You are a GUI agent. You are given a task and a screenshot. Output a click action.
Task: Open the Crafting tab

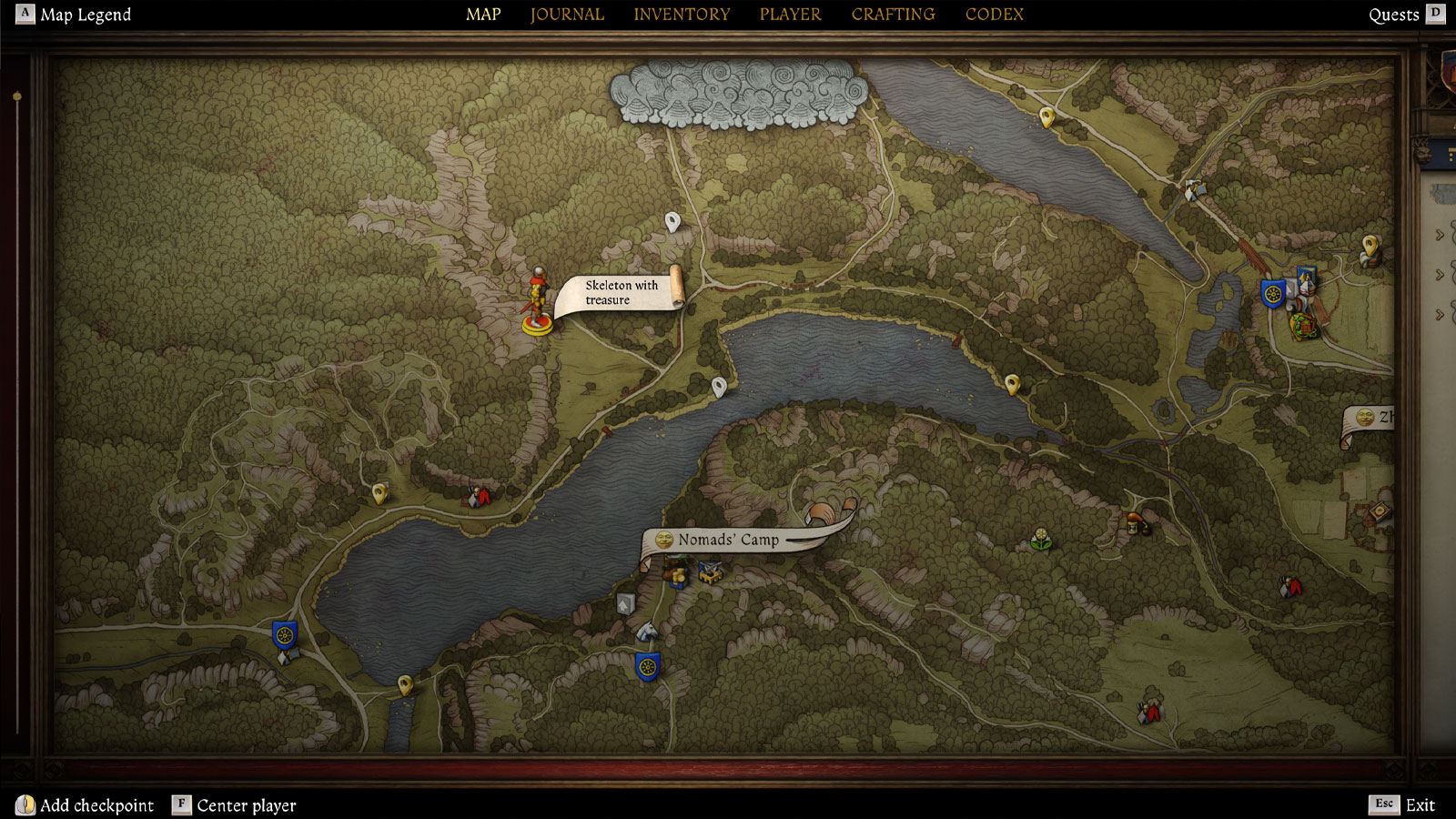[x=893, y=15]
